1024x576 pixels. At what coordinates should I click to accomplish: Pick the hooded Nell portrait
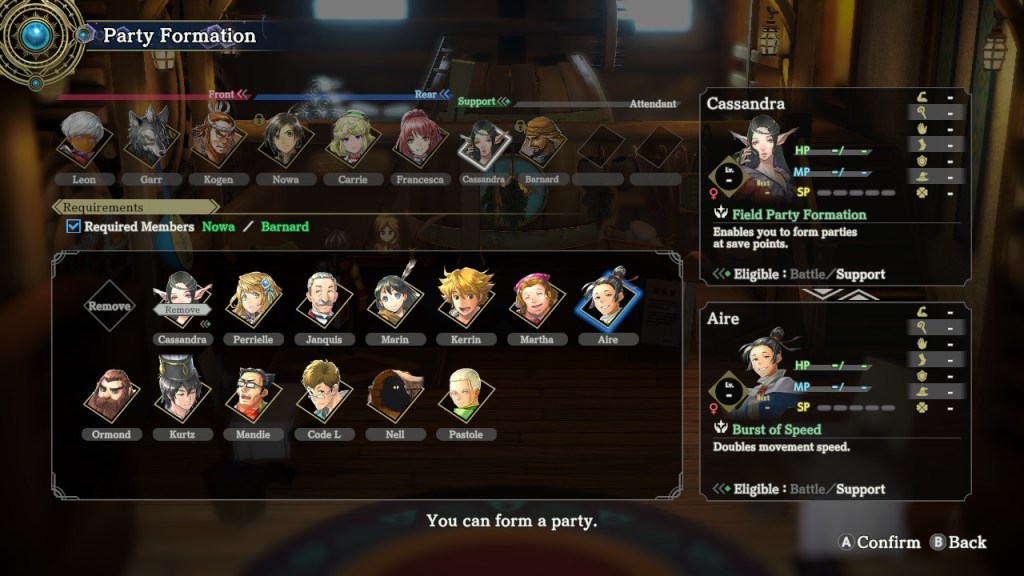point(394,395)
